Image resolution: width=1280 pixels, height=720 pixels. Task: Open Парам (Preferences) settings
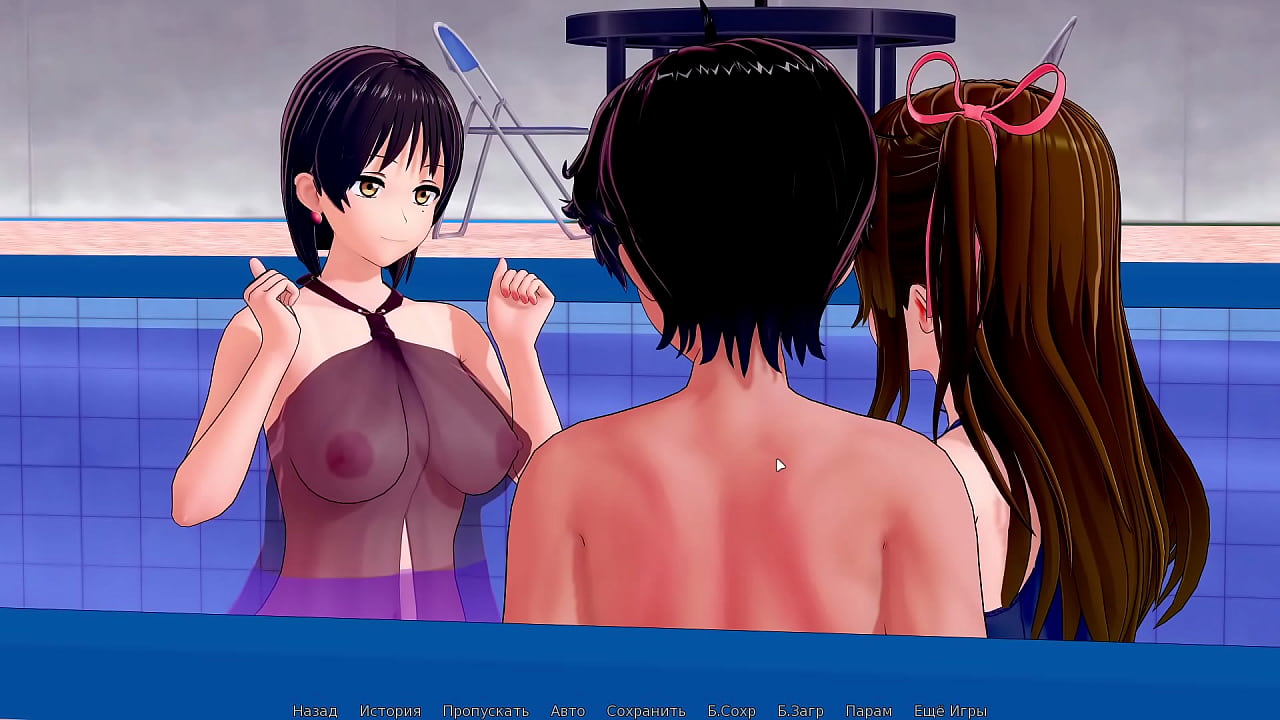pos(868,711)
